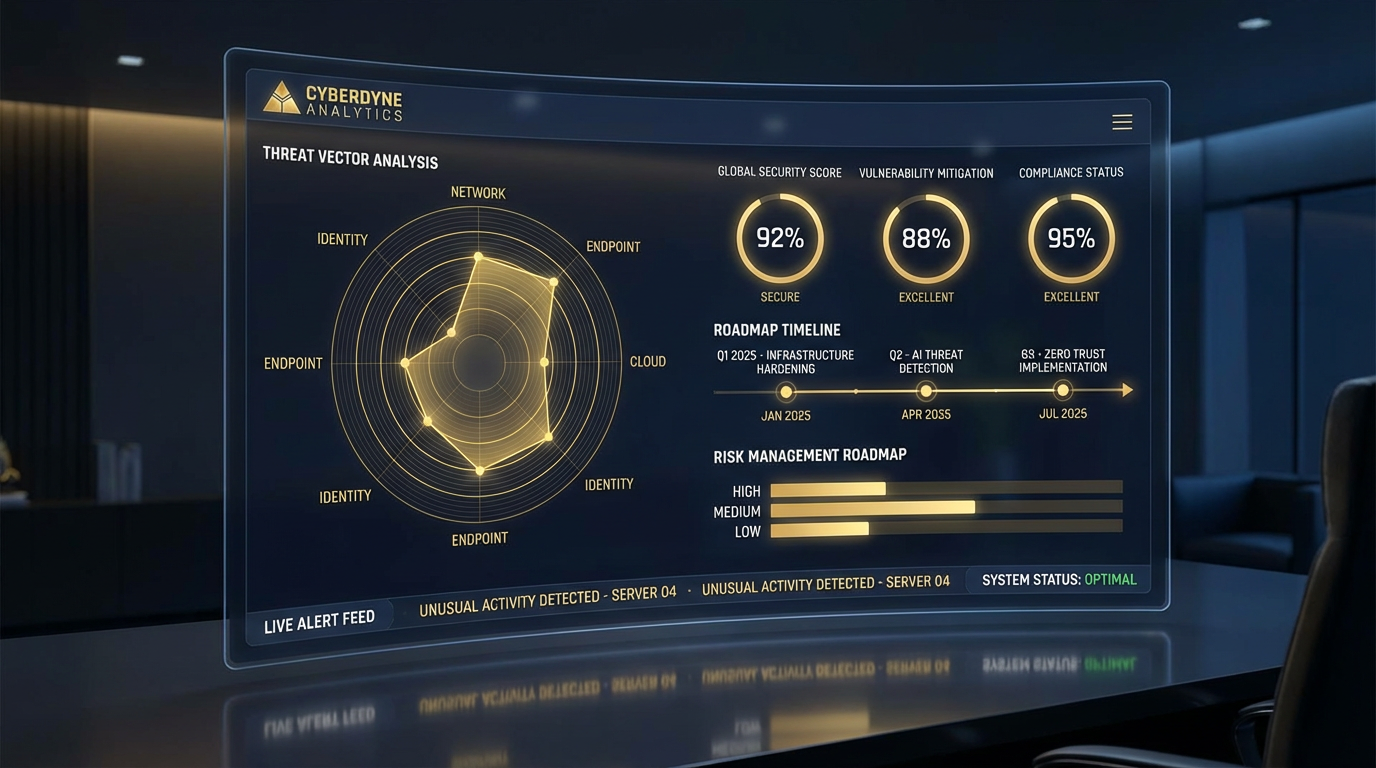Screen dimensions: 1376x768
Task: Click the Network axis label on radar chart
Action: (x=478, y=193)
